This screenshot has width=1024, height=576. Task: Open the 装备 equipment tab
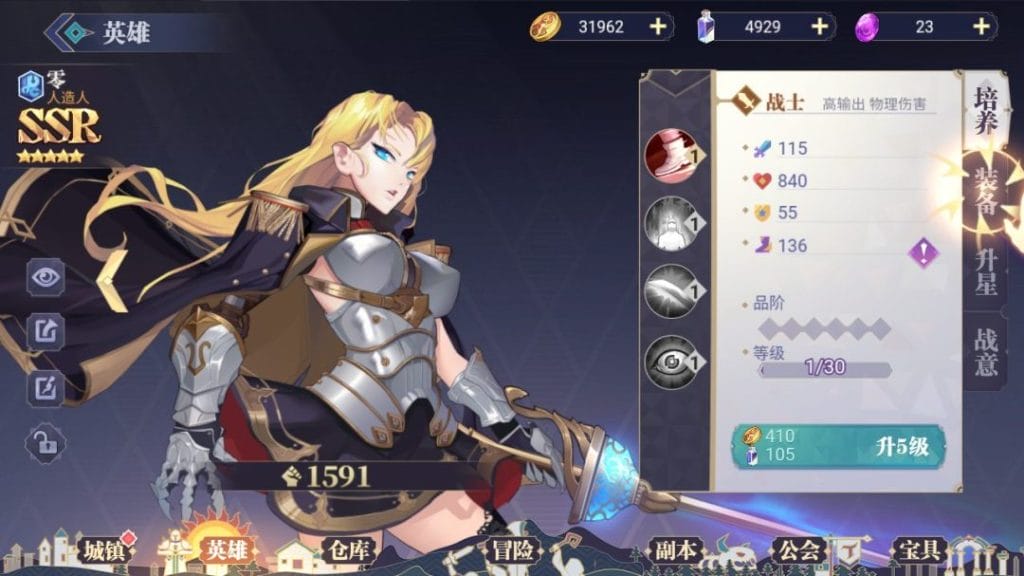coord(986,190)
